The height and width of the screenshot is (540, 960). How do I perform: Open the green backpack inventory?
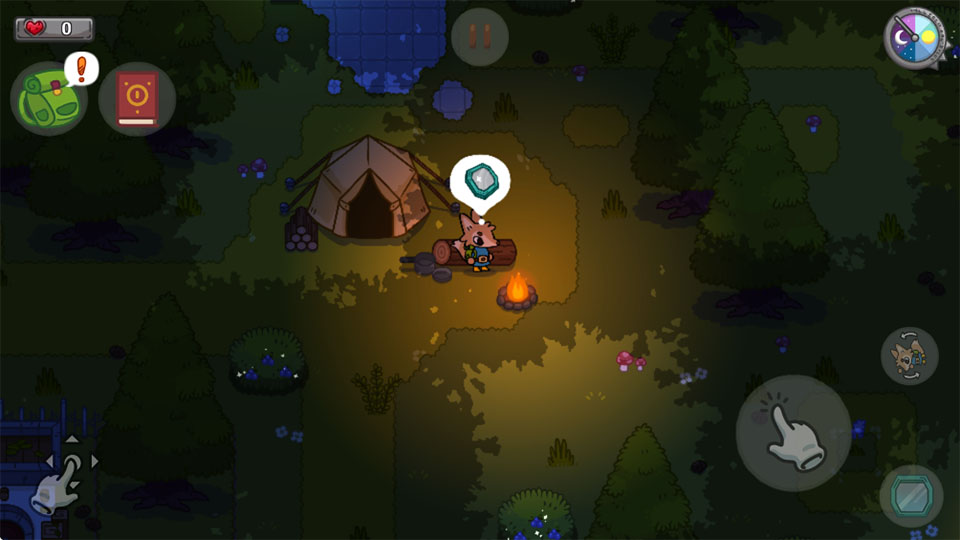tap(48, 97)
